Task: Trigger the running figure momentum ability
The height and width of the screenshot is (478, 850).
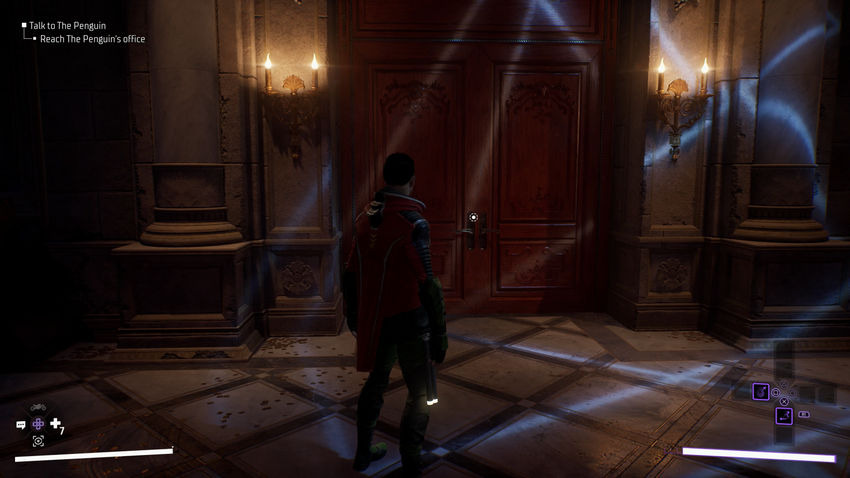Action: [784, 415]
